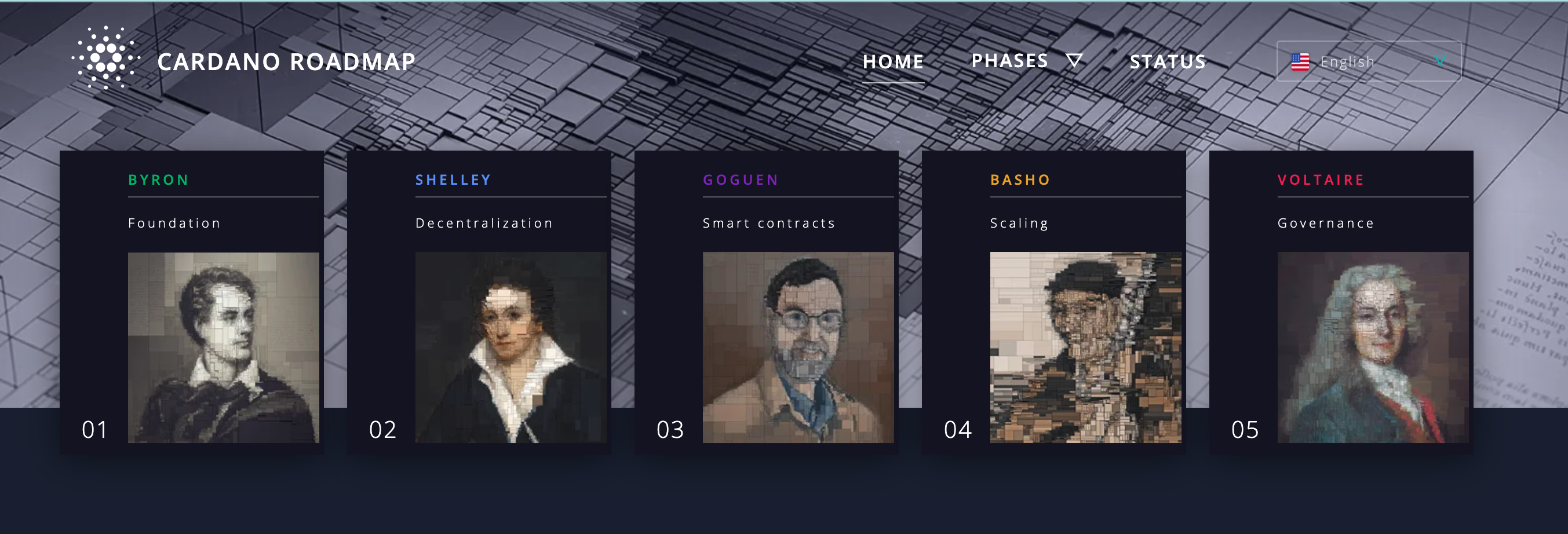Open the Basho Scaling card

pyautogui.click(x=1053, y=302)
